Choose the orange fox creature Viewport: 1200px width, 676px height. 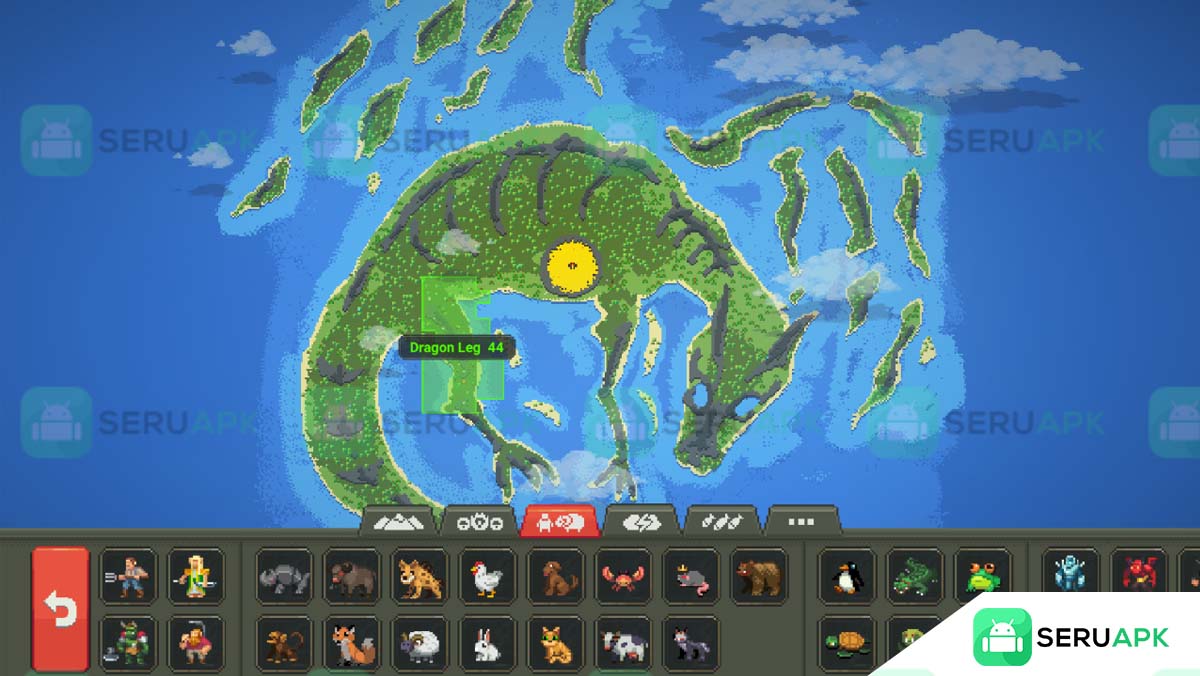tap(351, 643)
